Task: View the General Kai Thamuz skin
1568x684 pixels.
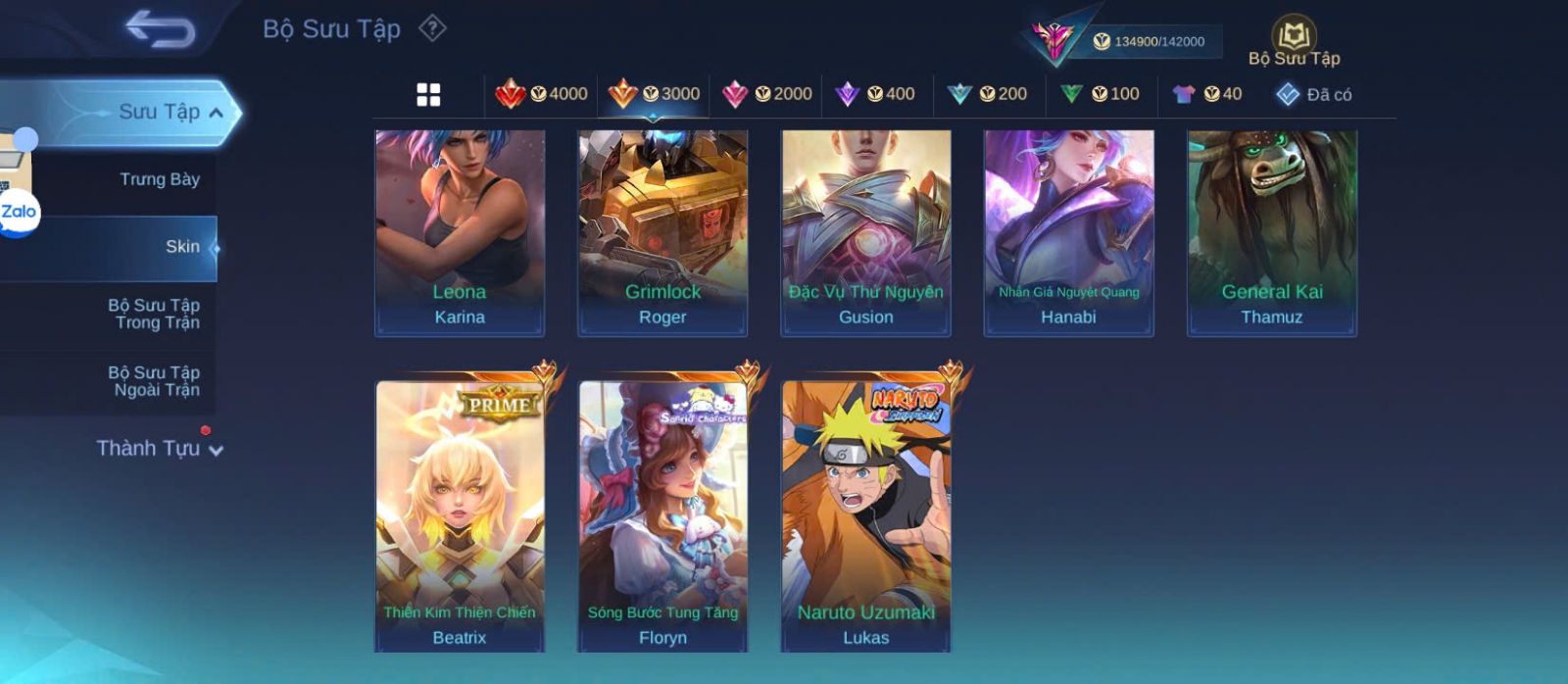Action: [1272, 232]
